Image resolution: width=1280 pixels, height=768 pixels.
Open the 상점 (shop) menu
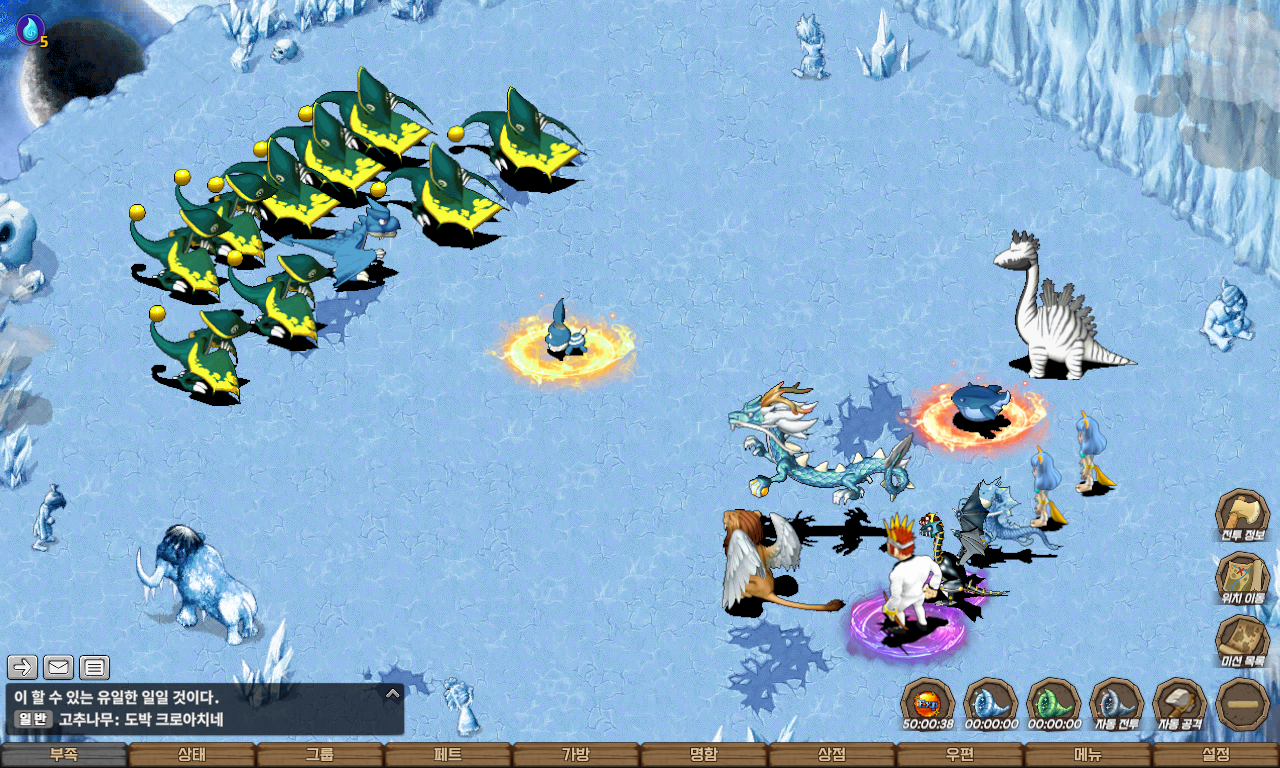coord(832,755)
